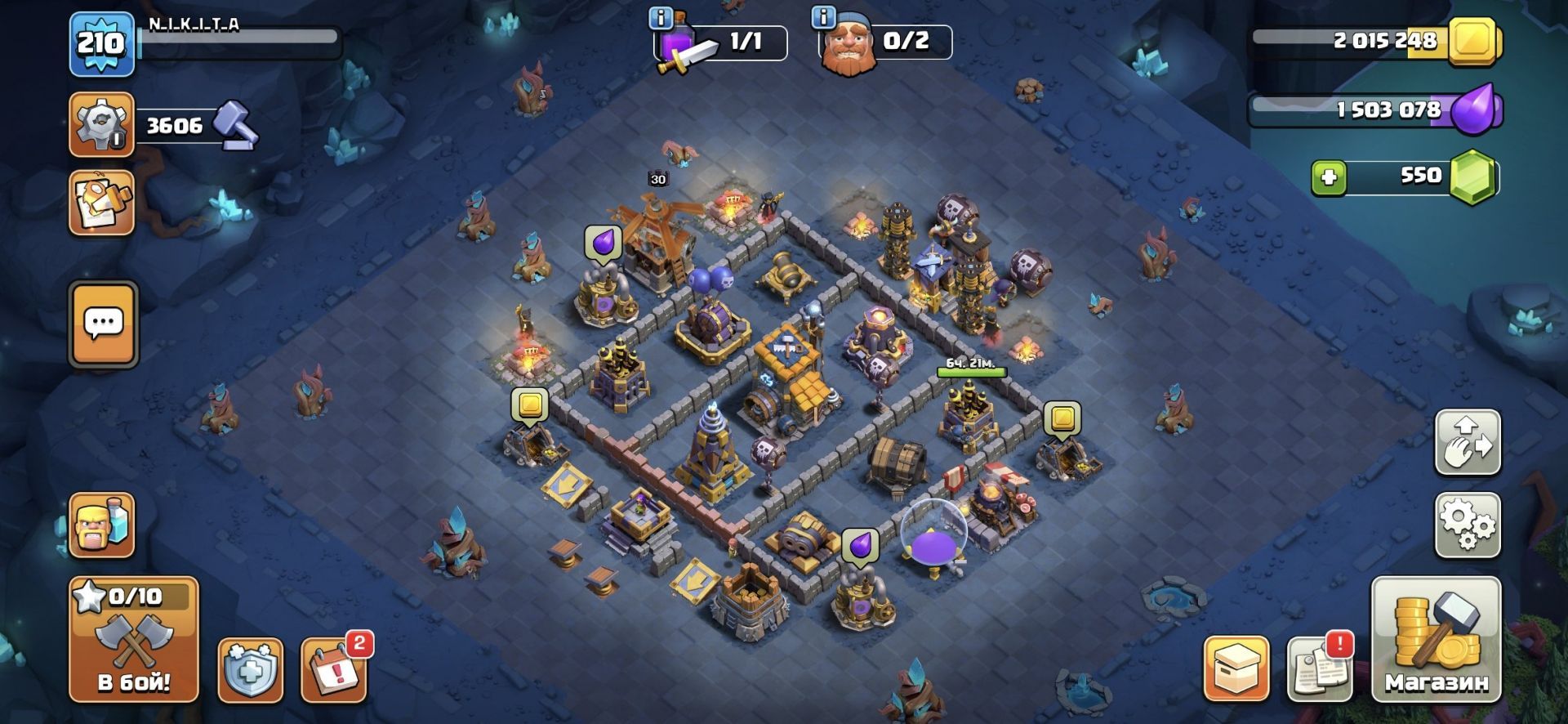Image resolution: width=1568 pixels, height=724 pixels.
Task: Open the quest scroll button
Action: (101, 203)
